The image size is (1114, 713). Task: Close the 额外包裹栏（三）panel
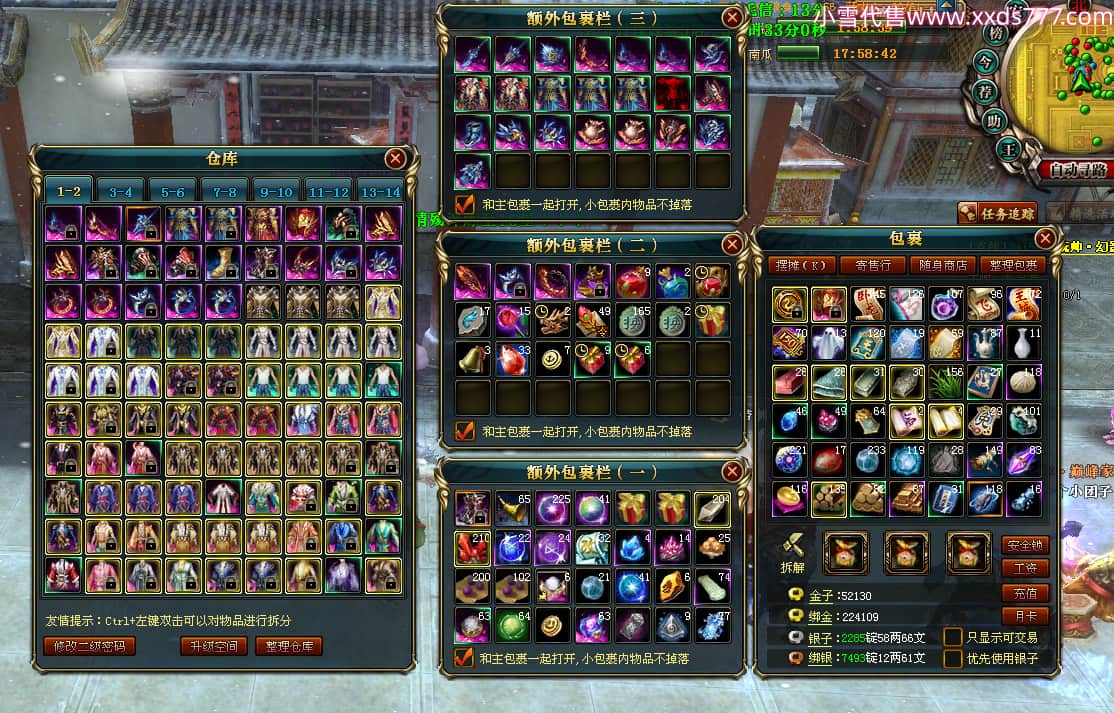click(733, 17)
